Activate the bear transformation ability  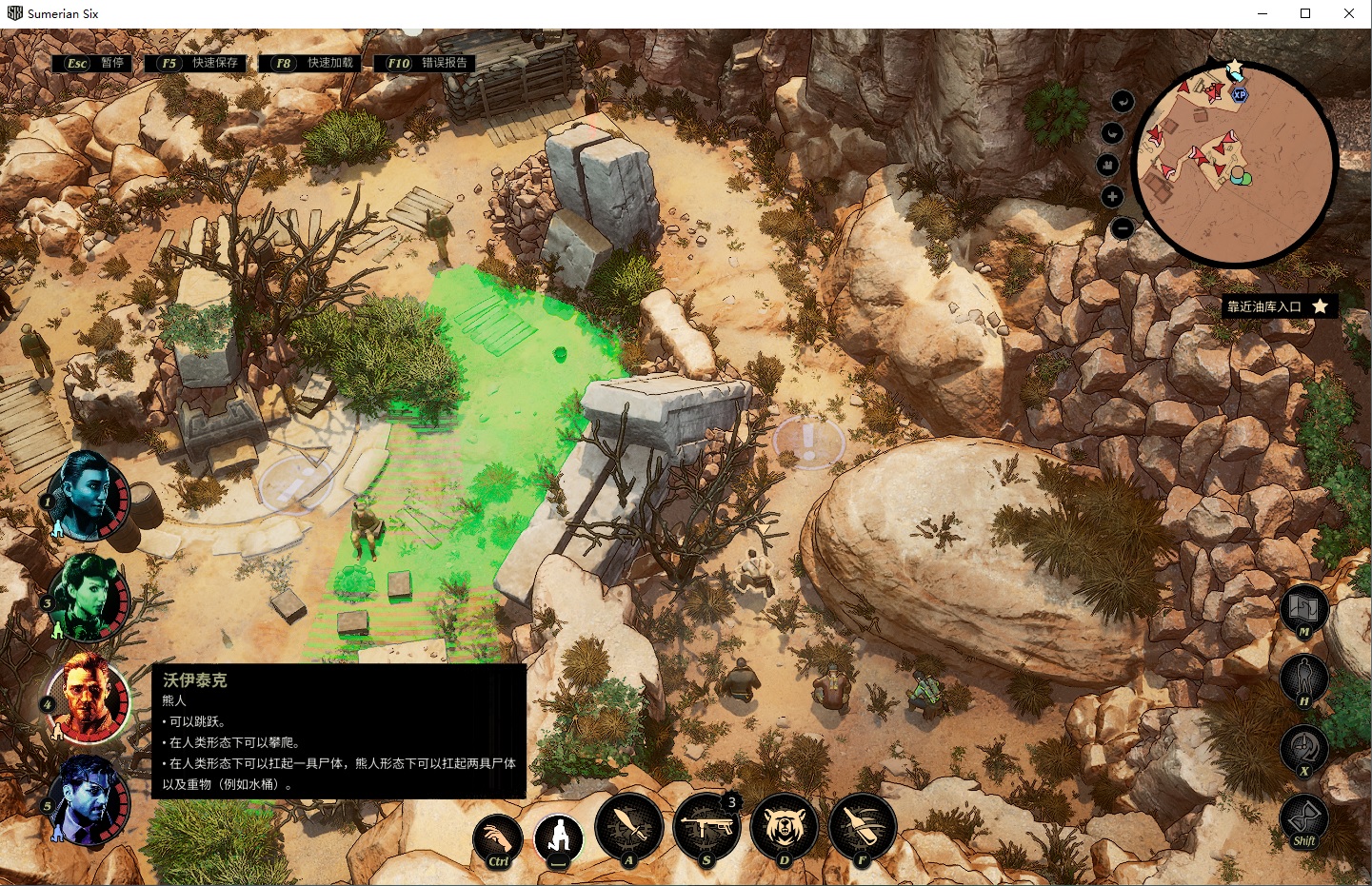coord(784,826)
